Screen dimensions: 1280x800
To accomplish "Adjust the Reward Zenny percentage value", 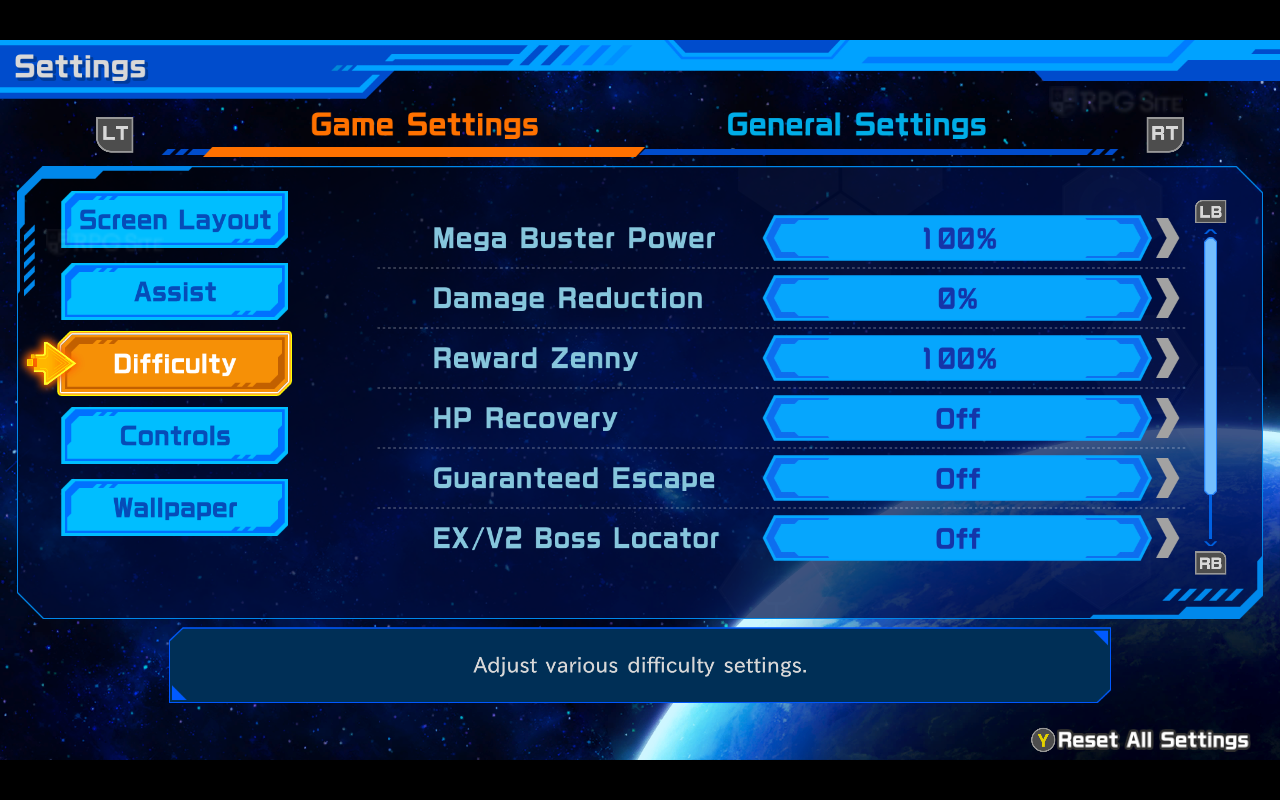I will (x=957, y=358).
